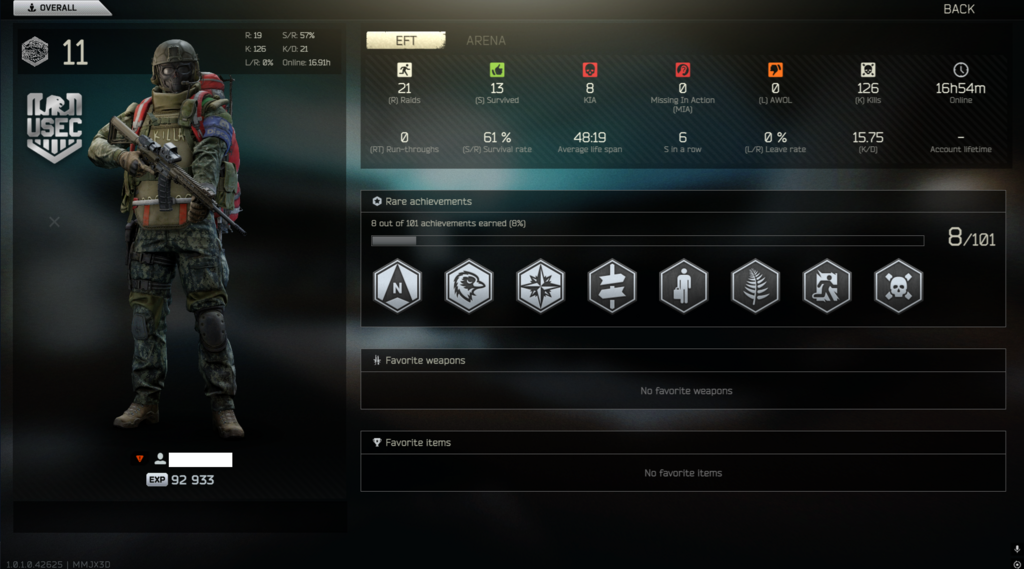Inspect the man with briefcase achievement
1024x569 pixels.
(x=684, y=287)
